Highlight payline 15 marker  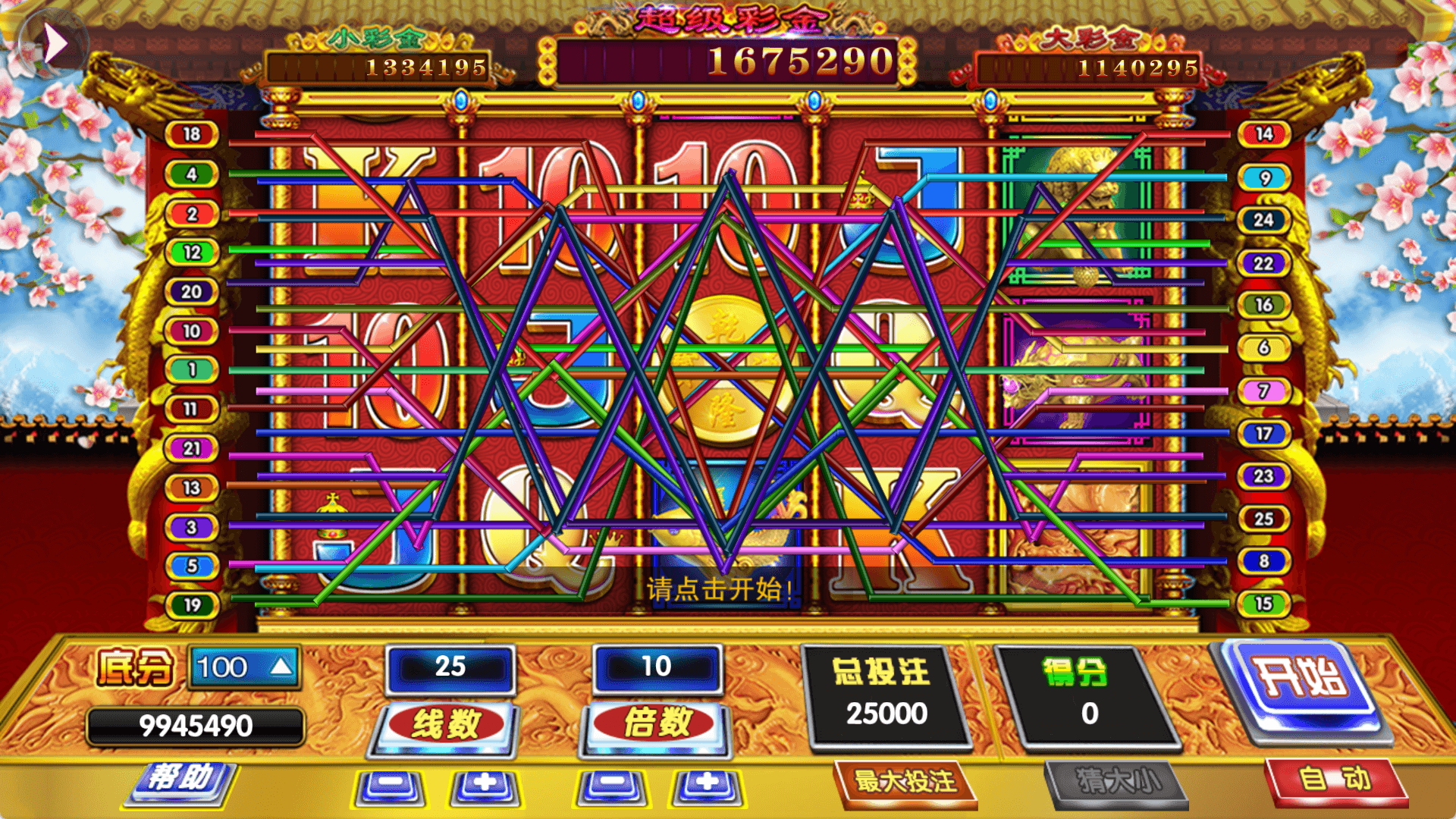(1263, 604)
